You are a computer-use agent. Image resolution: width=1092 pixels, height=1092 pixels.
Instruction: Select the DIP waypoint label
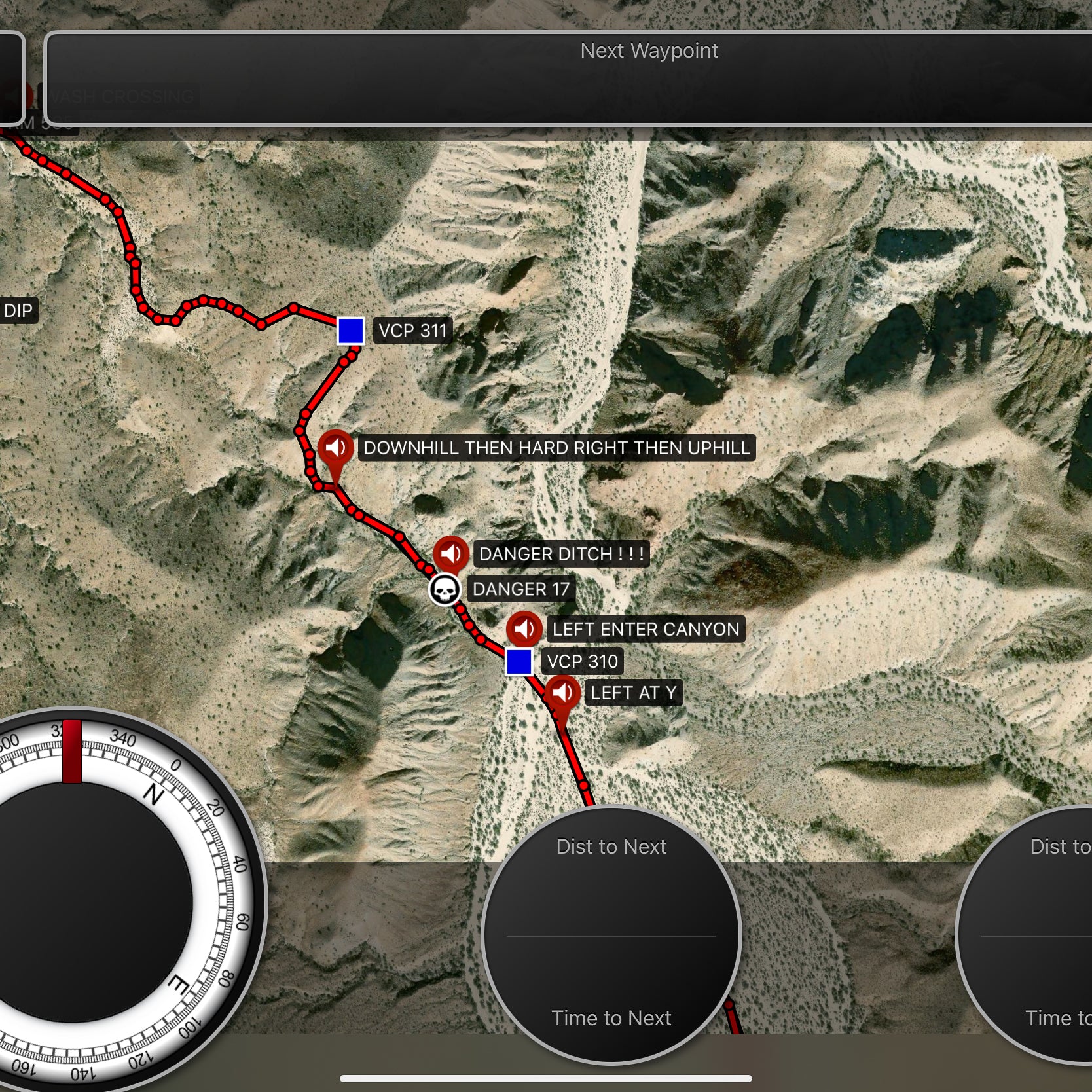tap(18, 310)
